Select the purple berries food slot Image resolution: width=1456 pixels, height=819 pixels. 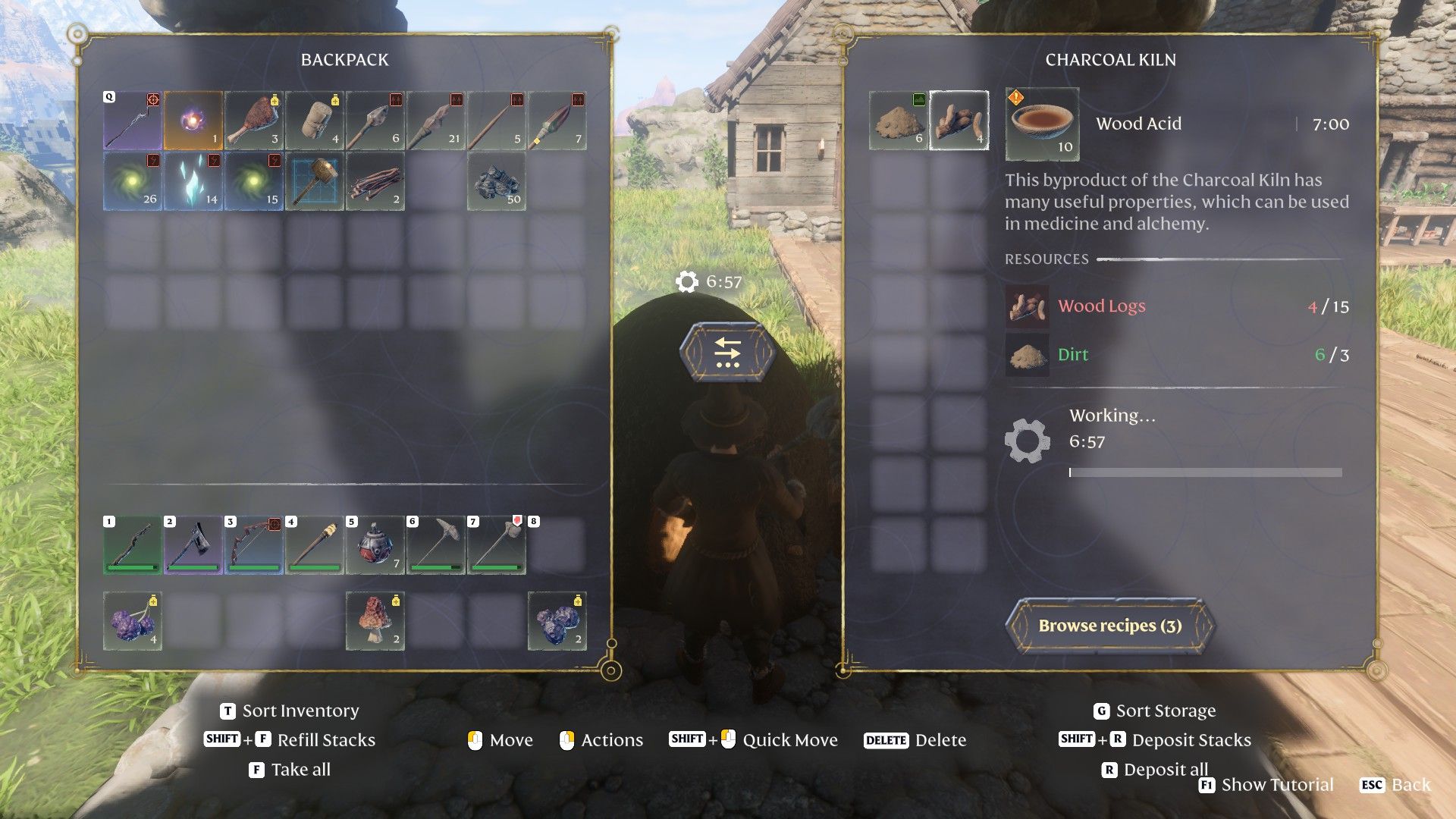(133, 621)
